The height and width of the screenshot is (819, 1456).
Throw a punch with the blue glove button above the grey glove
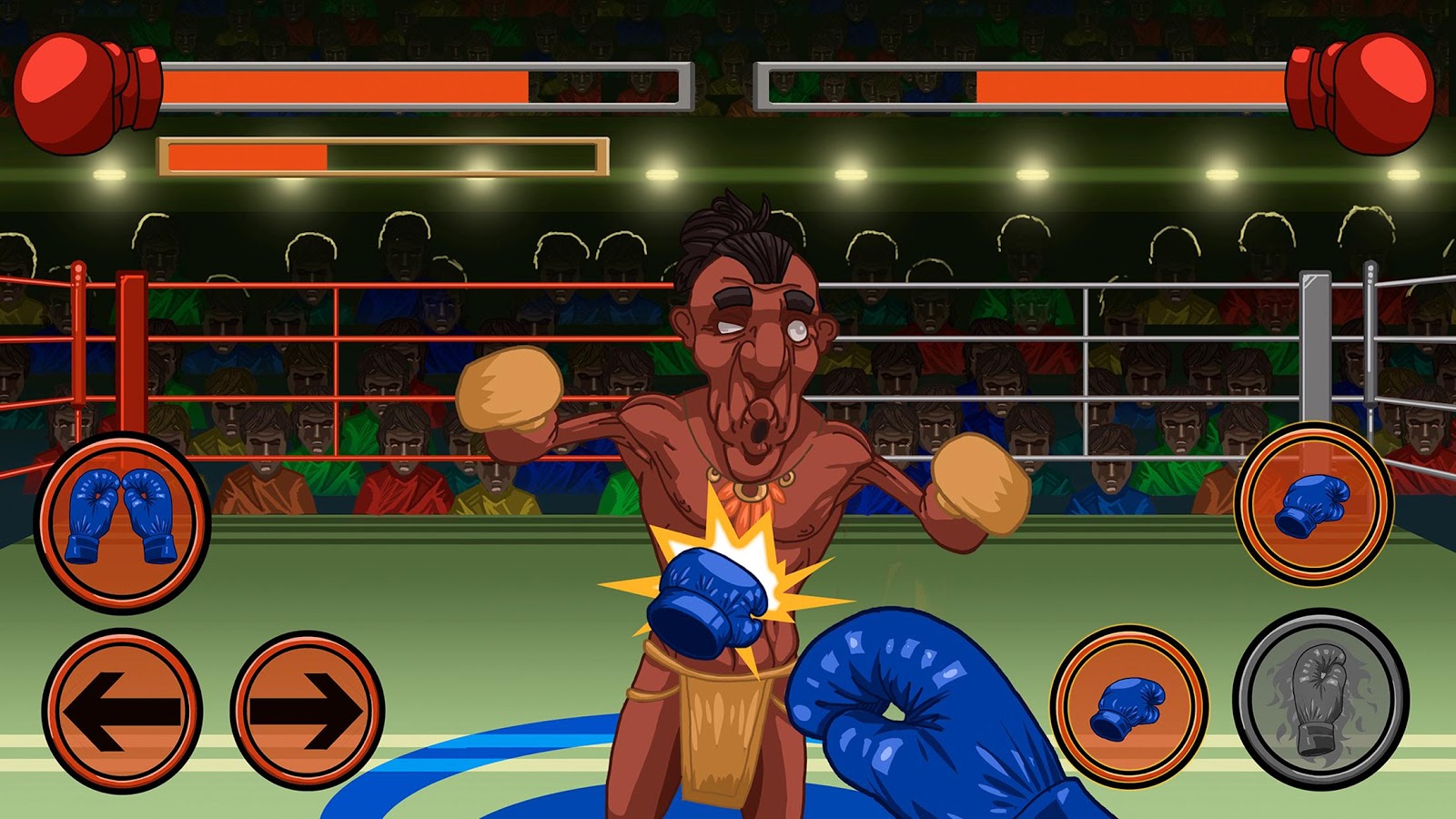[1313, 503]
